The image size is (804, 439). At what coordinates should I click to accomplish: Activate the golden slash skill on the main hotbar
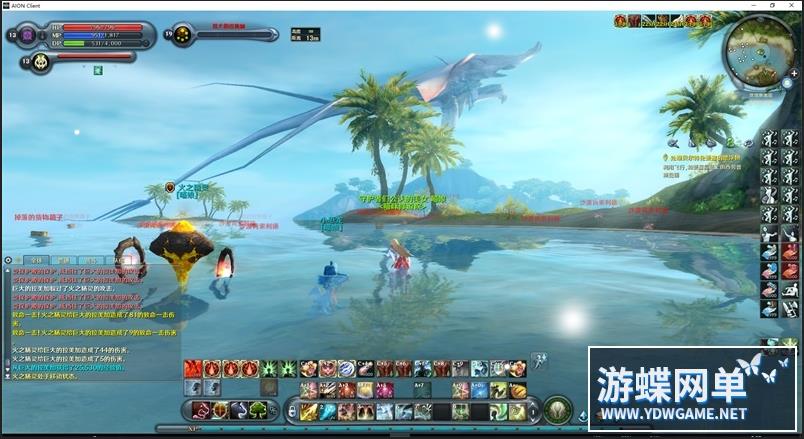[309, 411]
